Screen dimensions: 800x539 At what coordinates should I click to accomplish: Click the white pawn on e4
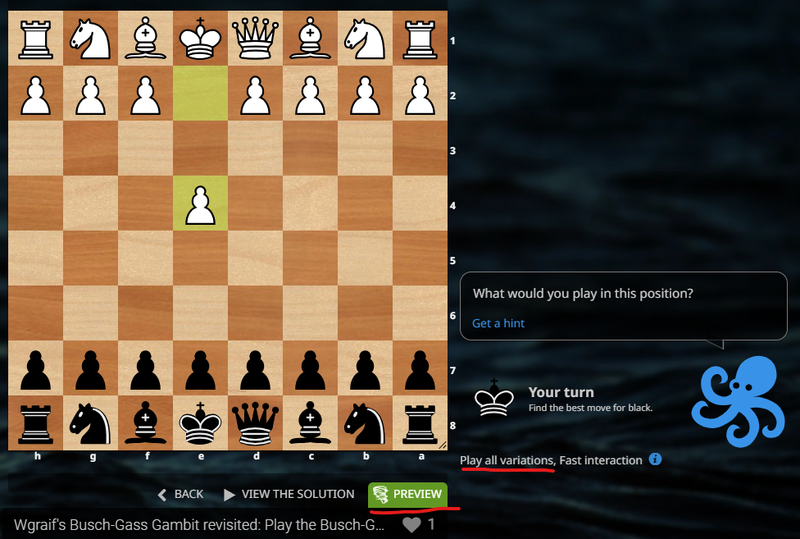point(201,205)
